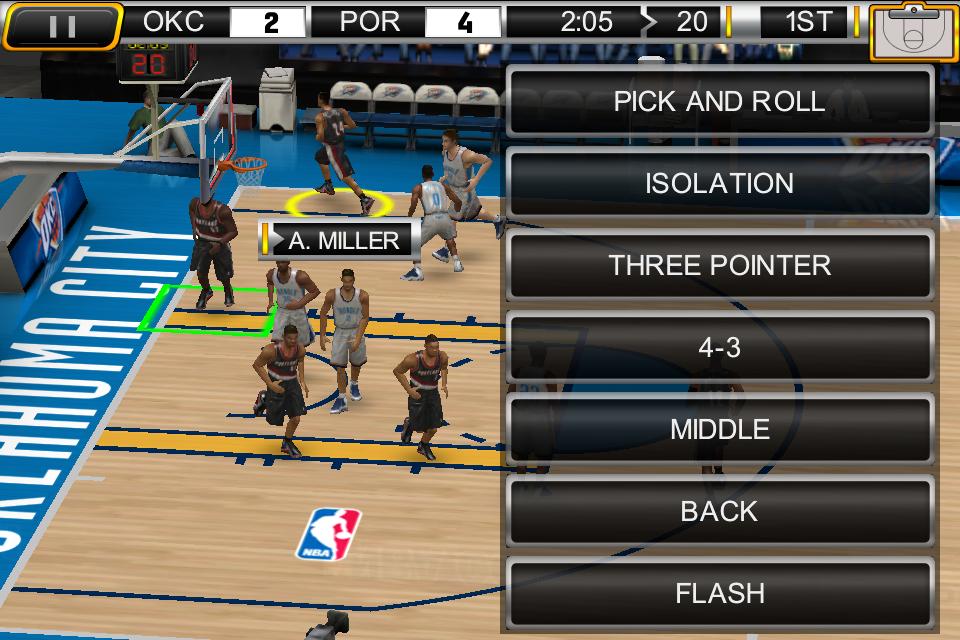Image resolution: width=960 pixels, height=640 pixels.
Task: Call the Flash play
Action: tap(719, 593)
